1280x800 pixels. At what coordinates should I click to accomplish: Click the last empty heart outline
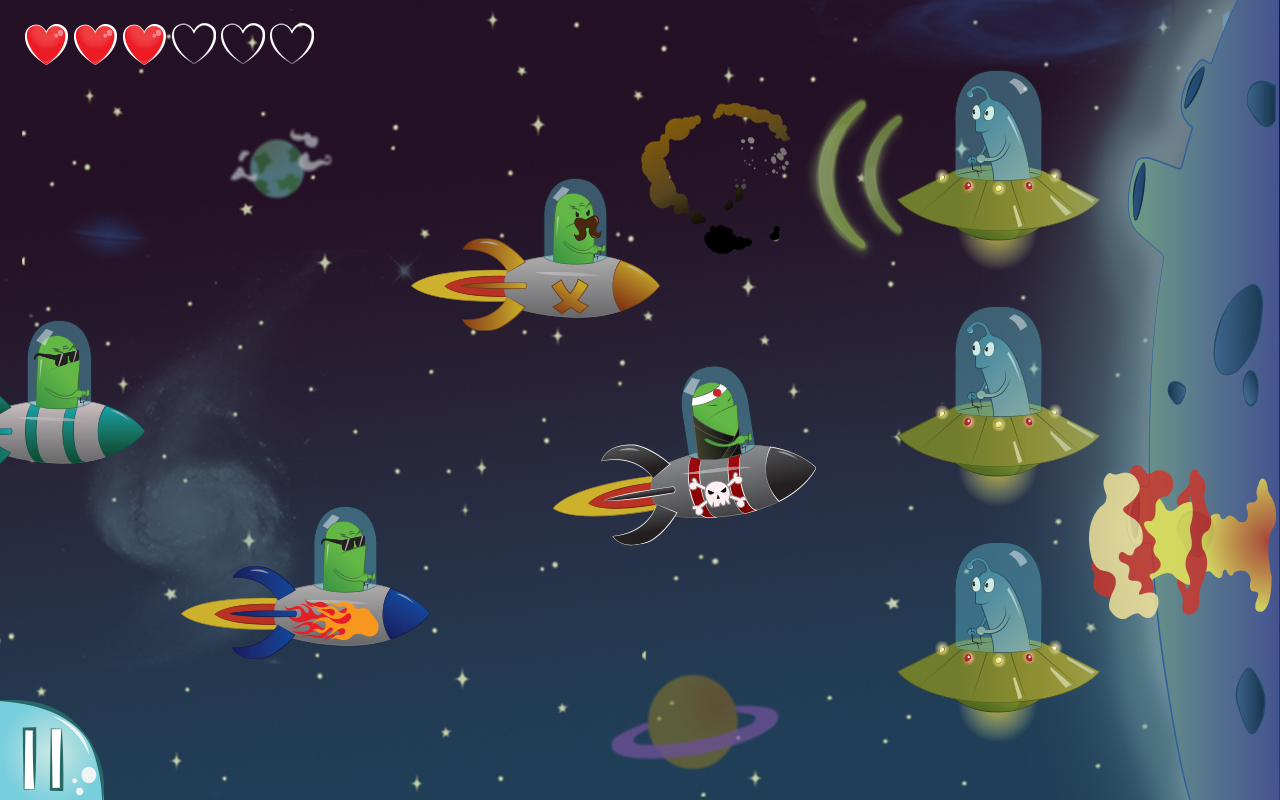point(290,42)
